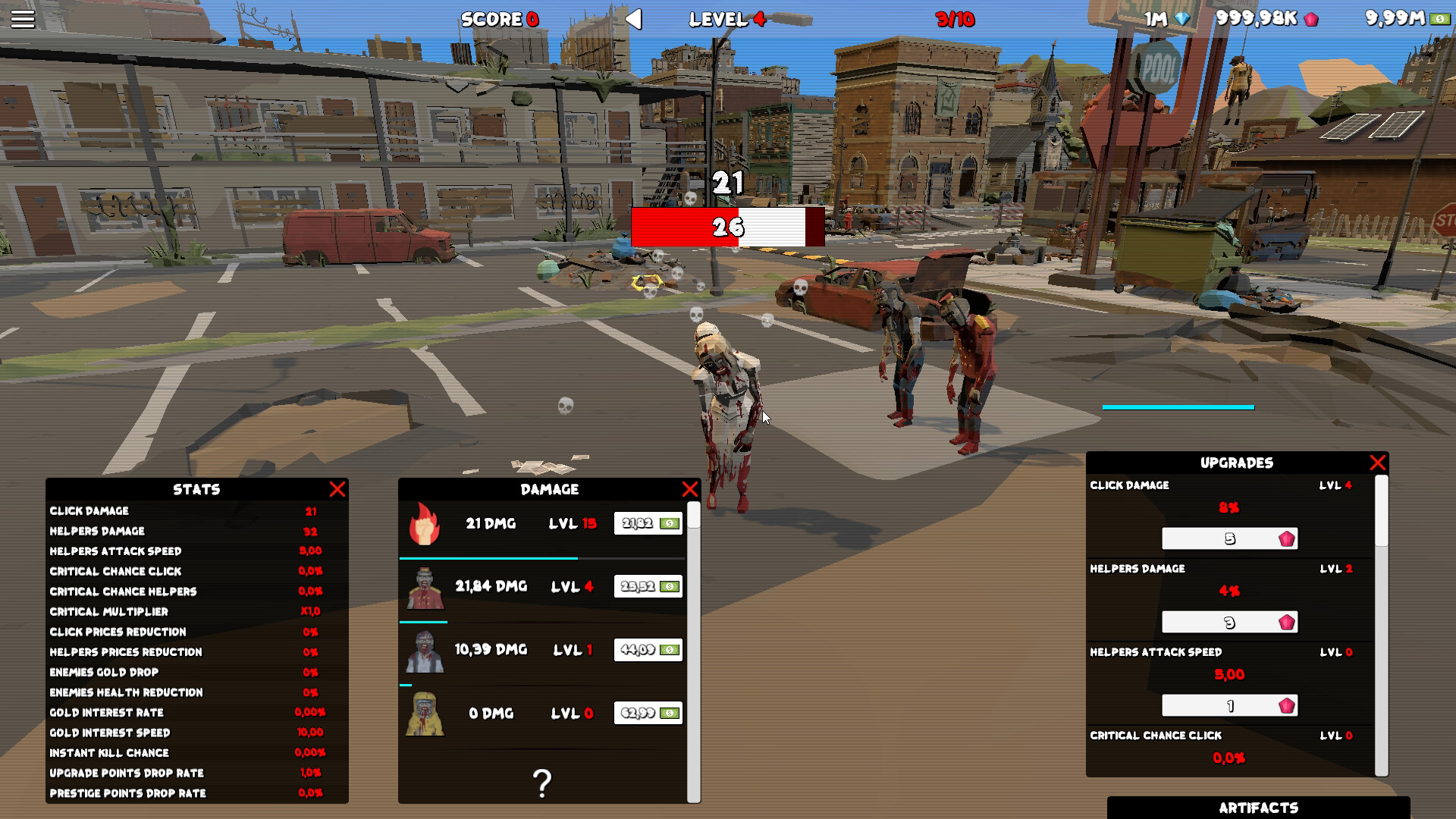The image size is (1456, 819).
Task: Click the Upgrades panel header
Action: point(1237,462)
